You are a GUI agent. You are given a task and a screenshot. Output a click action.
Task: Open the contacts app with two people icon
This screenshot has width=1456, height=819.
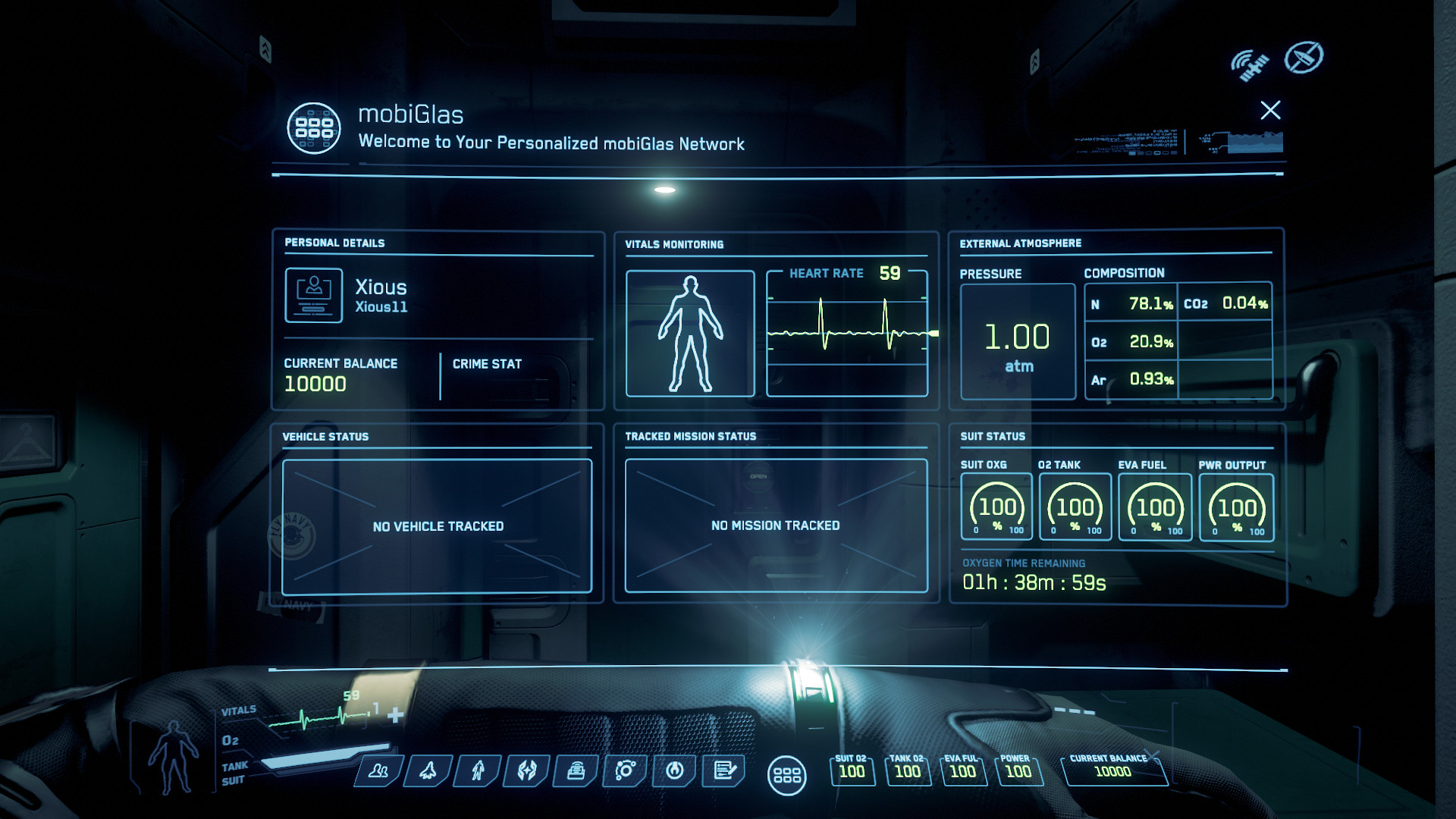[378, 771]
